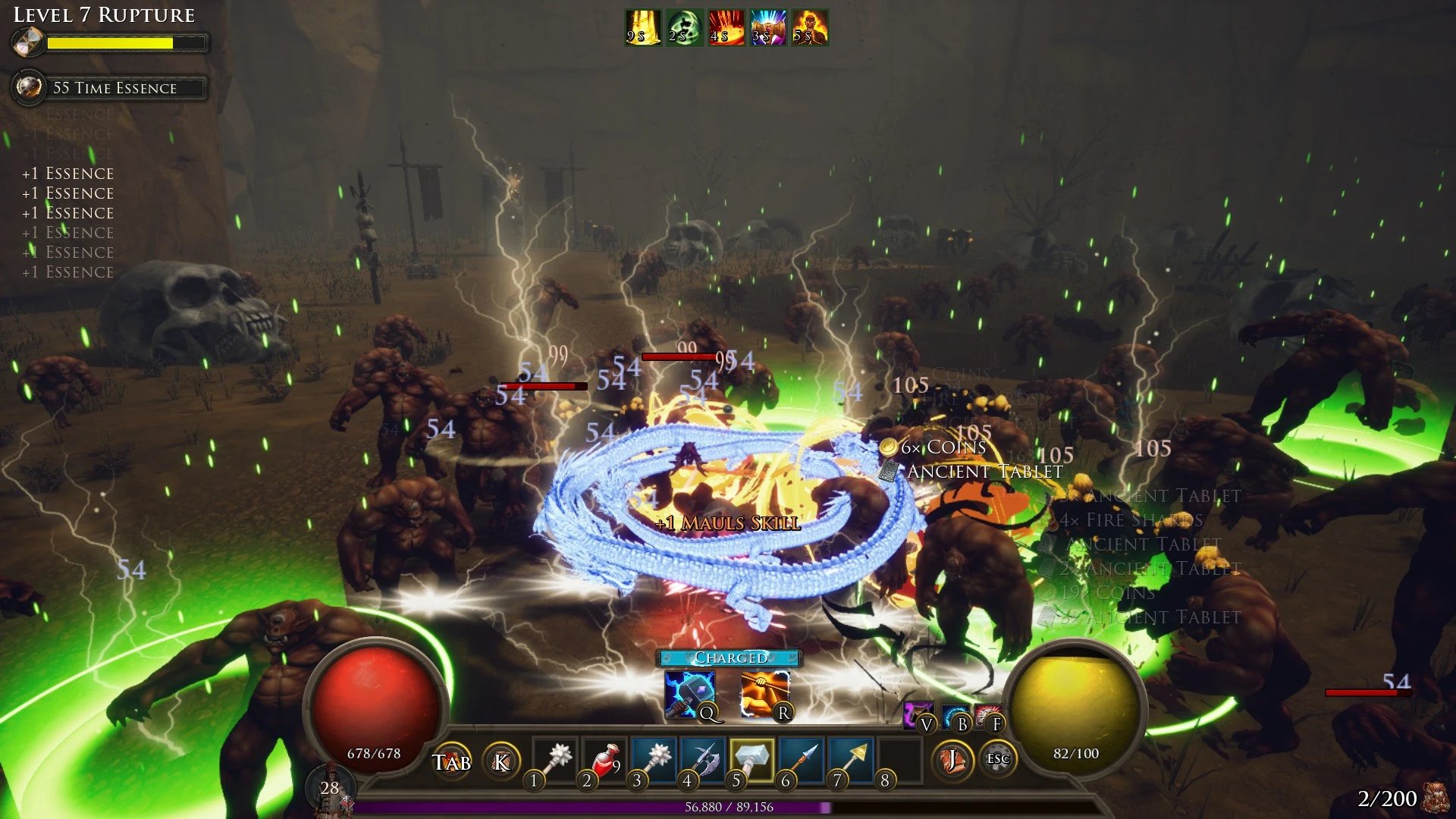Screen dimensions: 1456x819
Task: Open the J journal button
Action: 952,758
